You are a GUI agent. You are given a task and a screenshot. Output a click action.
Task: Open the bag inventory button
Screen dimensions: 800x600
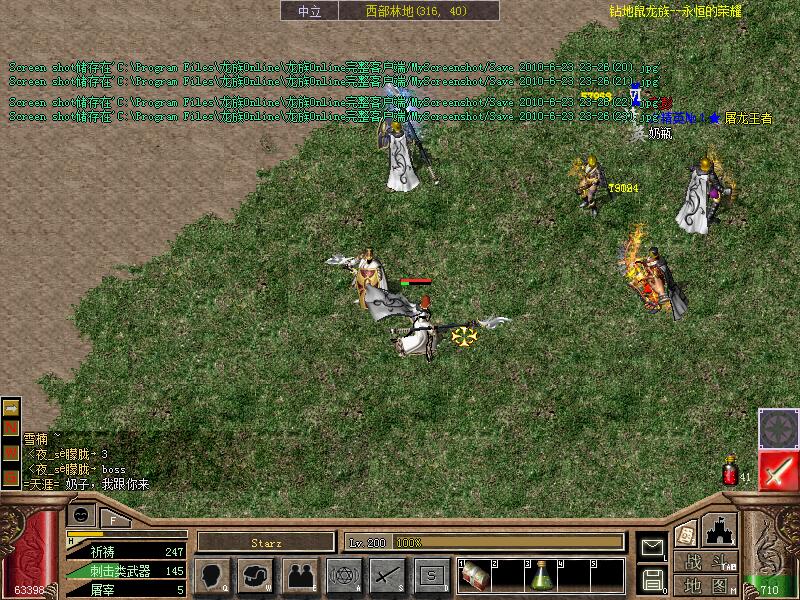255,575
